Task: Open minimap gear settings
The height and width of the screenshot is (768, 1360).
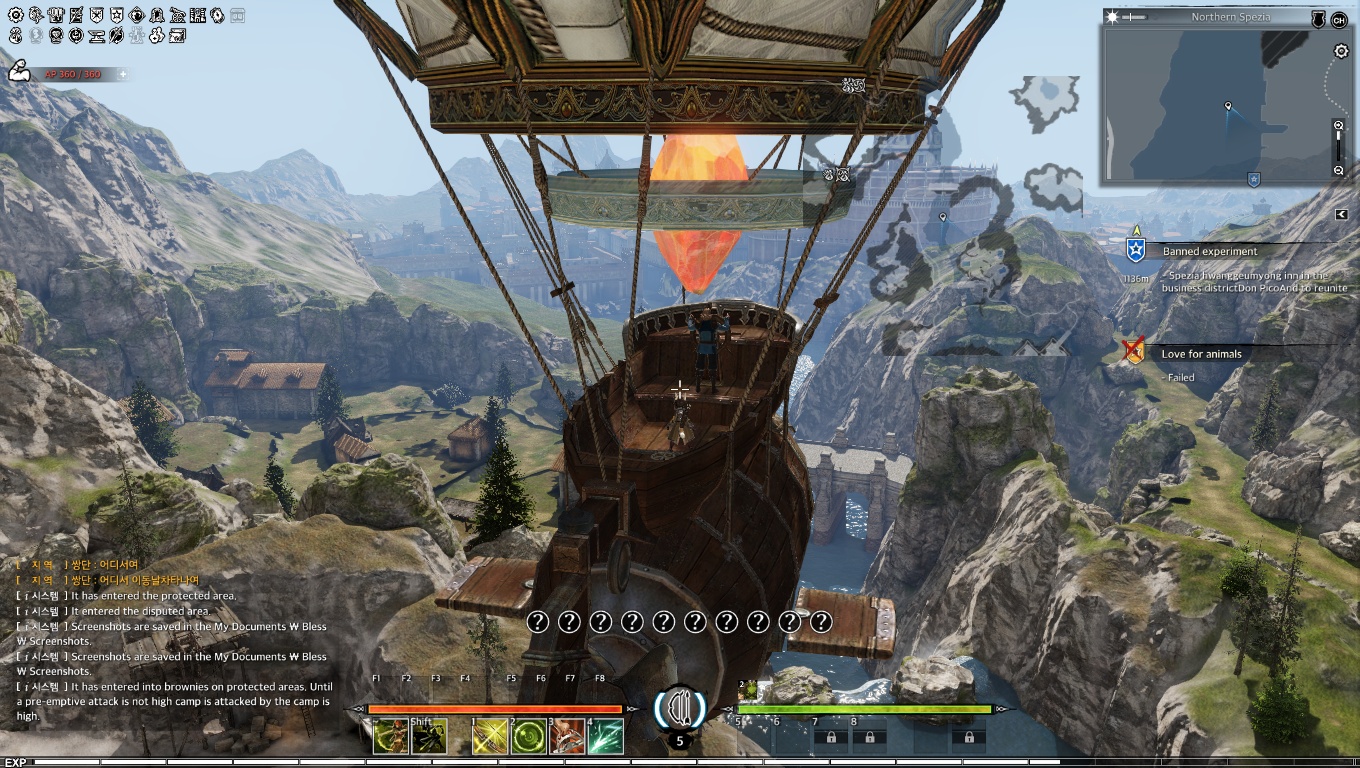Action: click(1341, 52)
